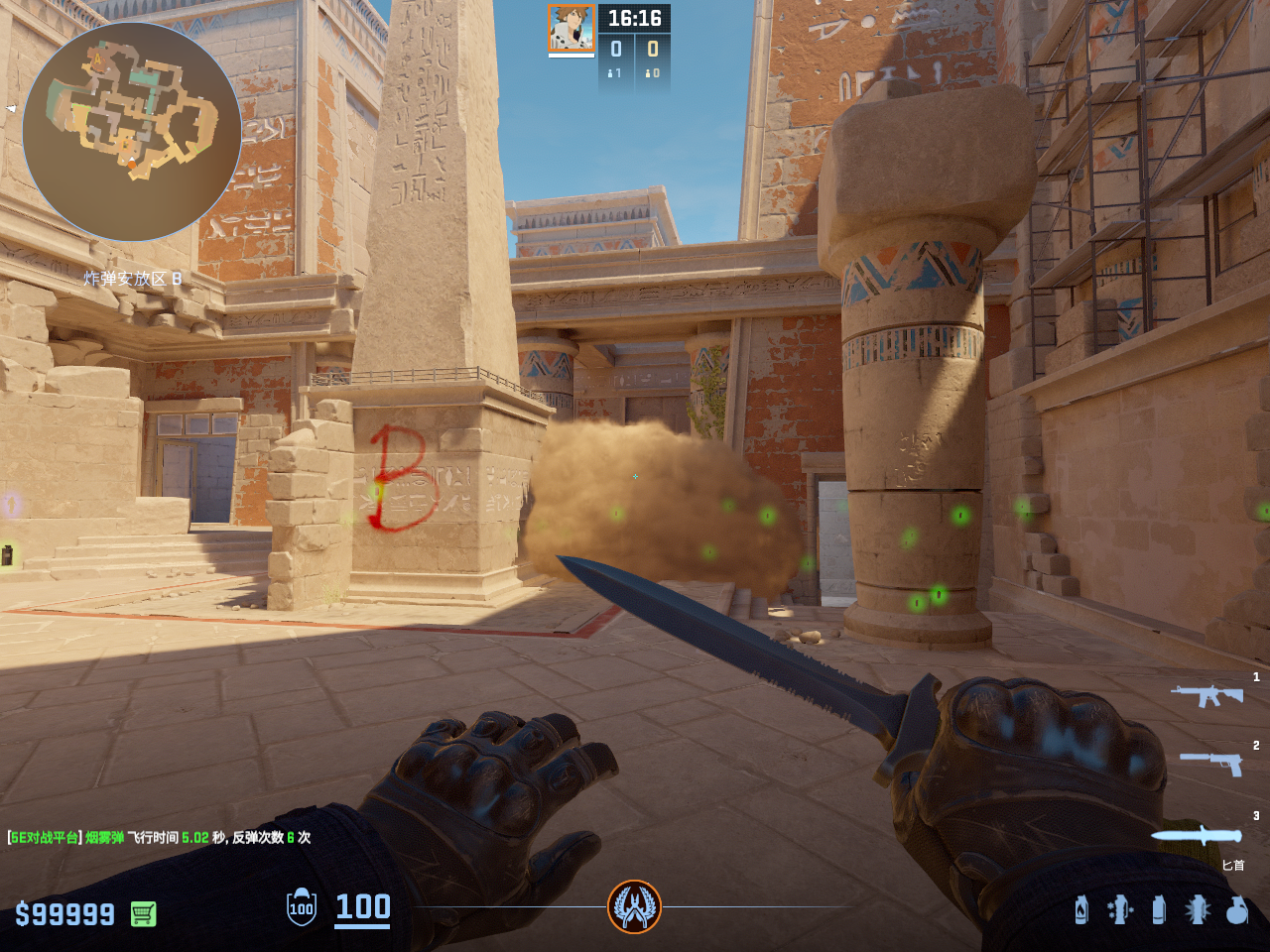
Task: Switch to the silenced pistol slot
Action: click(1212, 762)
